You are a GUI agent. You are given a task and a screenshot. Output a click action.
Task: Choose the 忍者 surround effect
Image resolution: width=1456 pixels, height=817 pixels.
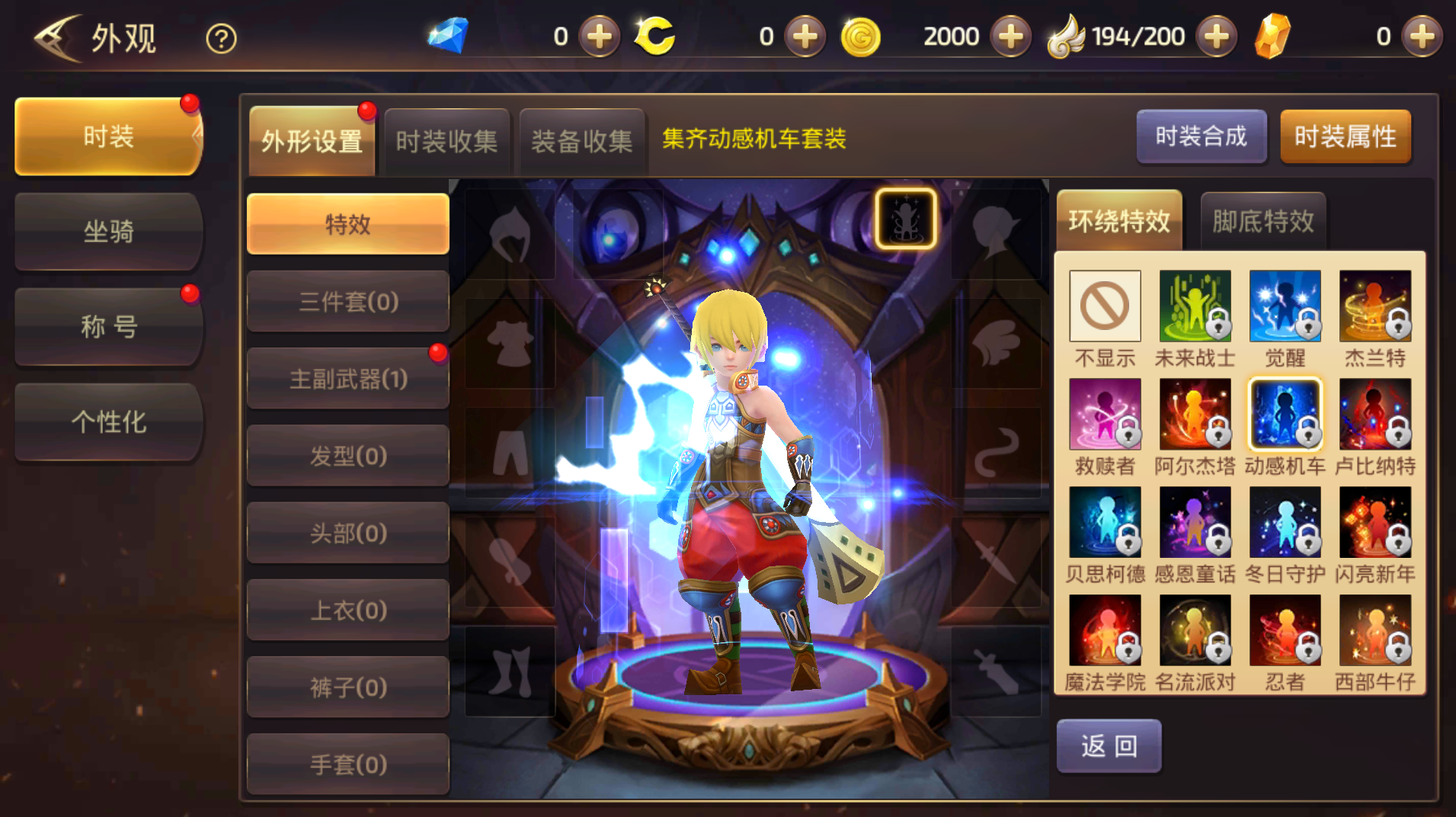tap(1285, 631)
